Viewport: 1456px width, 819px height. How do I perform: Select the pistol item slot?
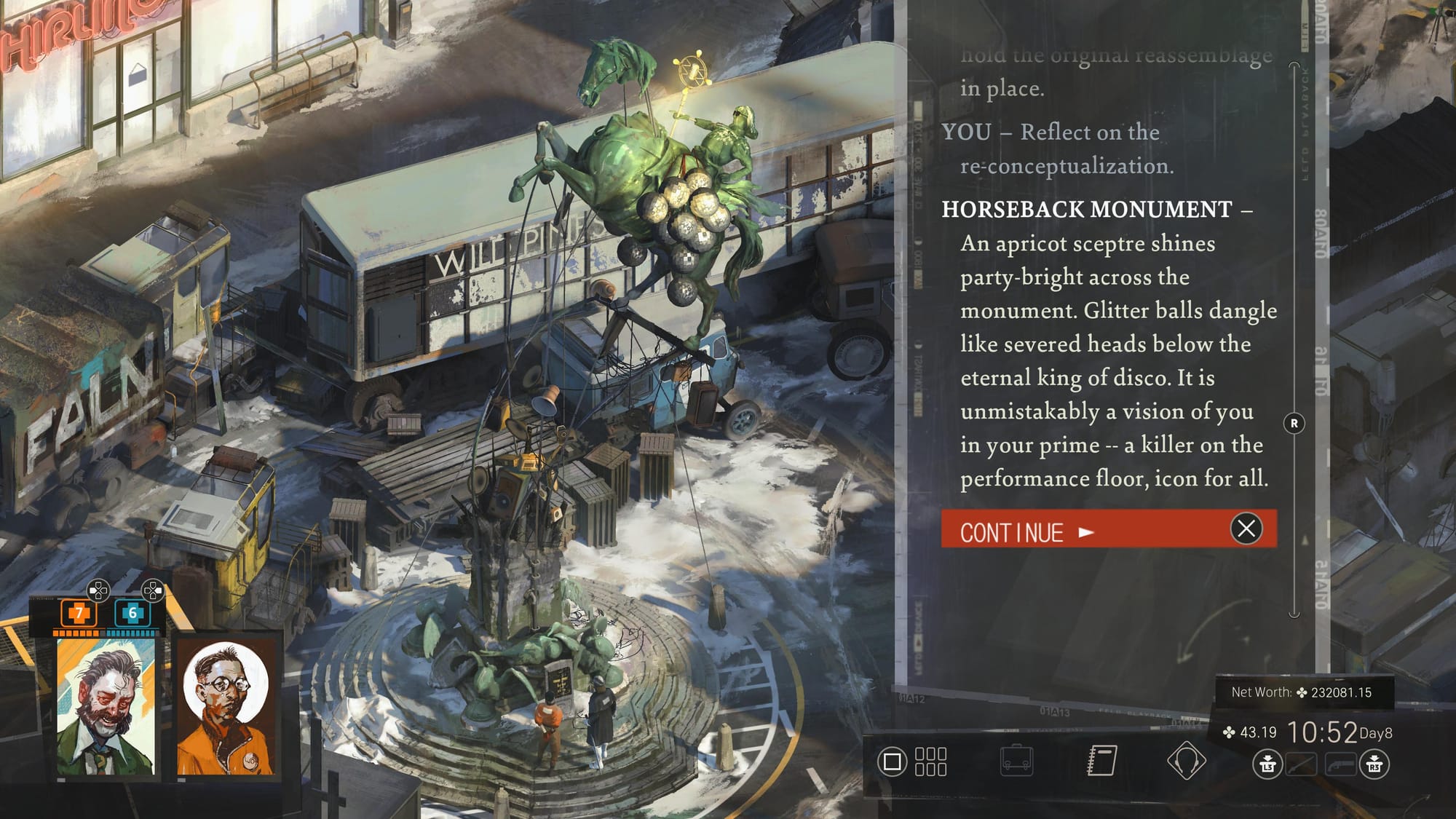click(1340, 765)
